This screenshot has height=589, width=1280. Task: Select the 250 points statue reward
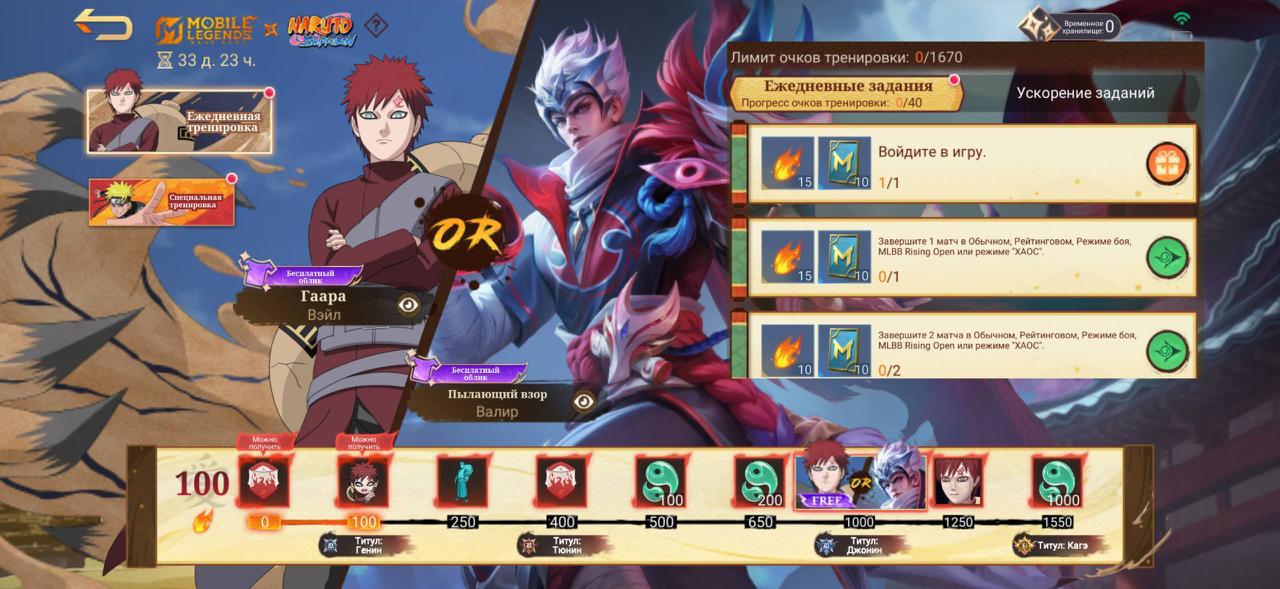tap(462, 482)
